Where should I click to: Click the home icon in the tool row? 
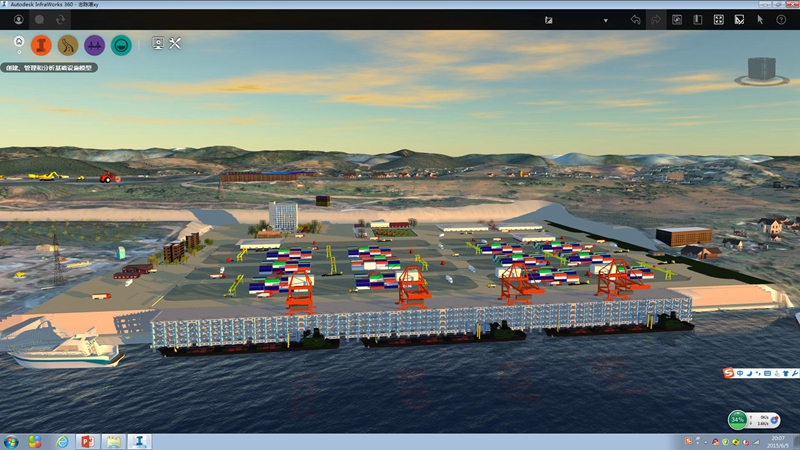(19, 42)
